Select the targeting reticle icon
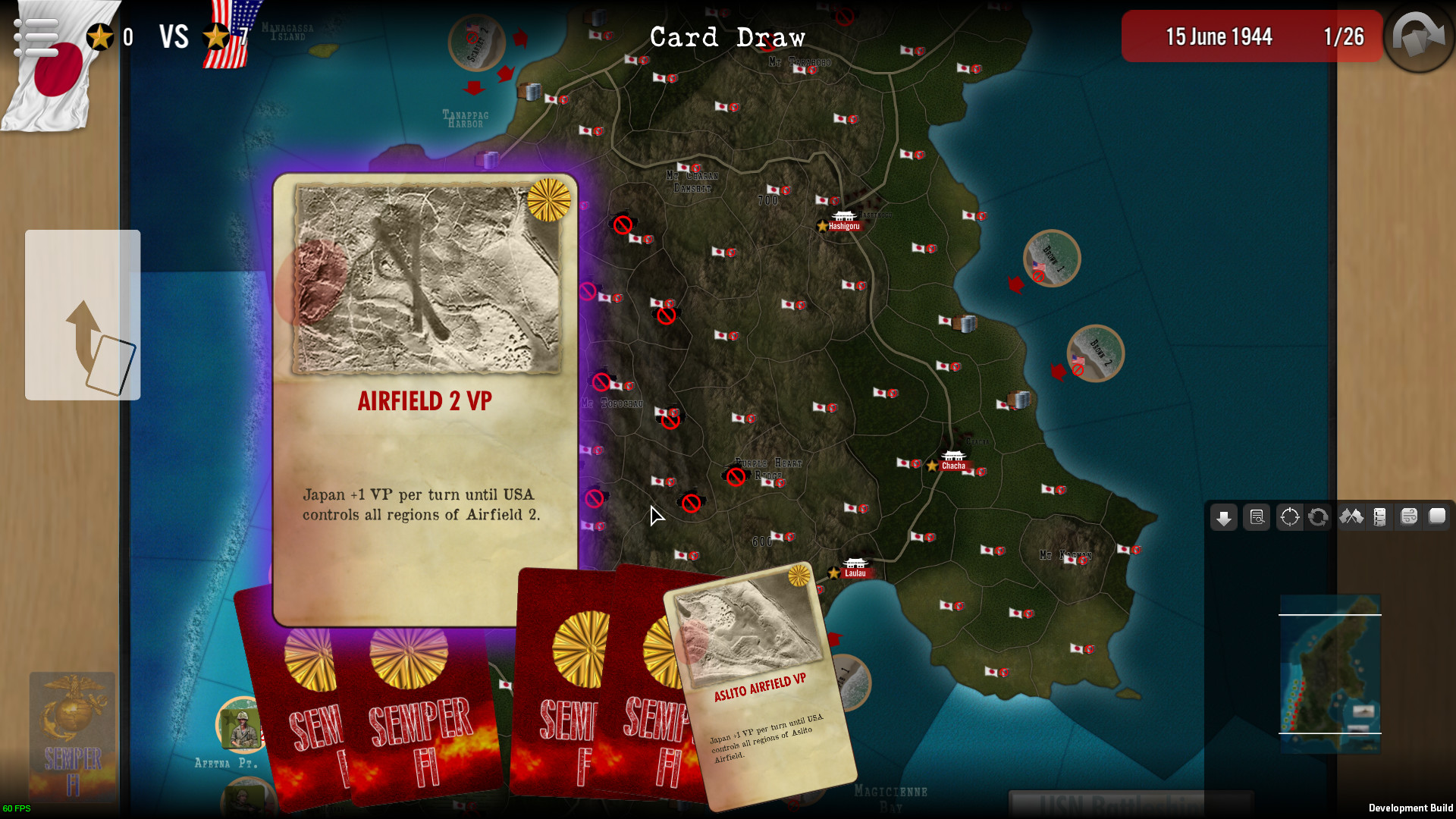Screen dimensions: 1456x819 [1289, 518]
